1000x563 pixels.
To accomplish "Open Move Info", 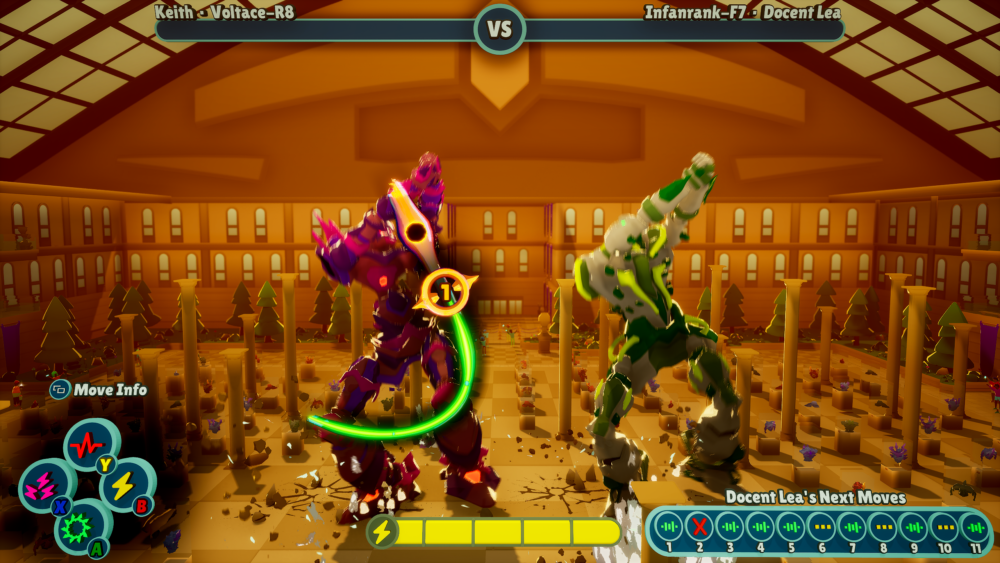I will point(99,390).
